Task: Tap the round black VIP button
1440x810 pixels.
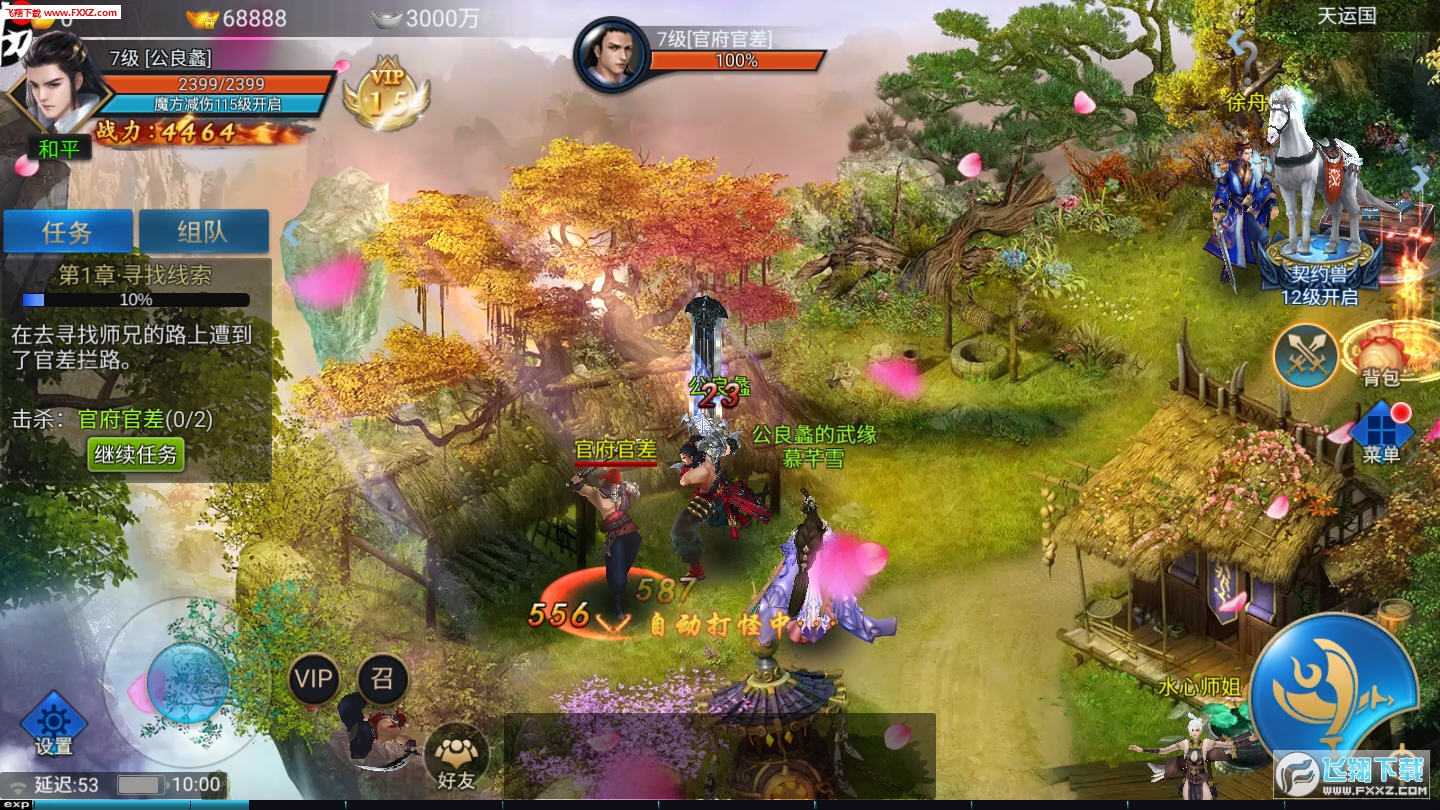Action: pos(314,680)
